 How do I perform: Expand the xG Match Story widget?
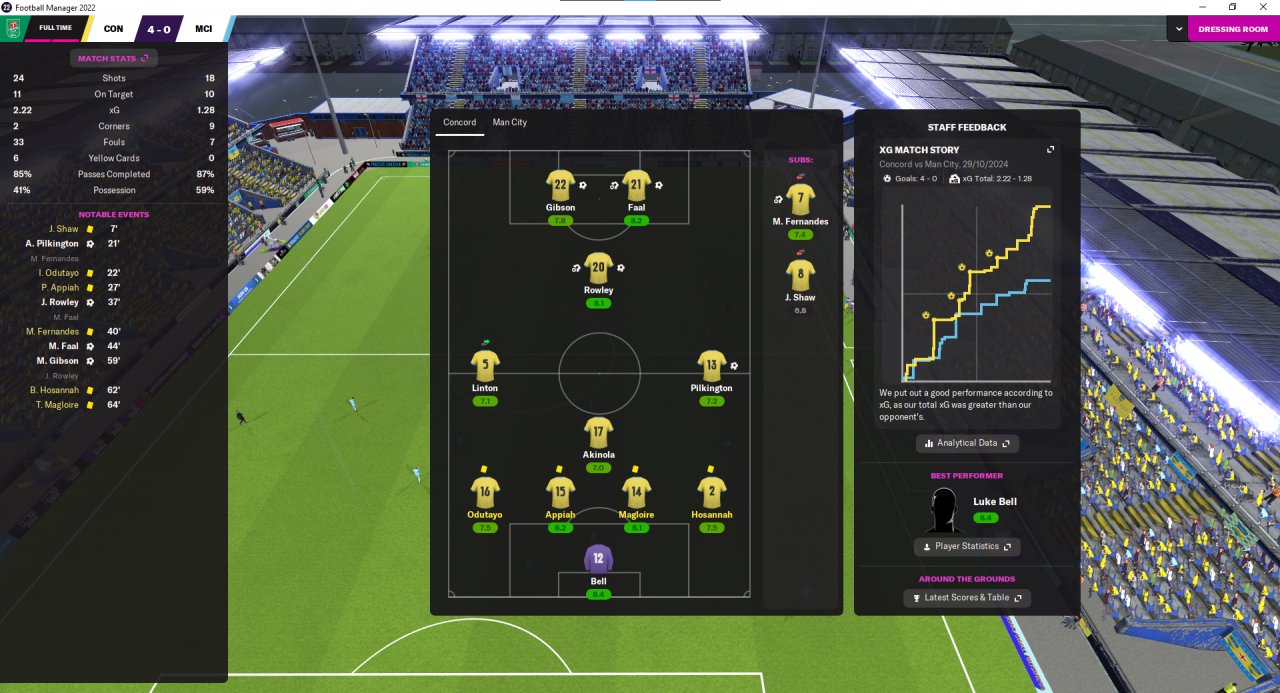[x=1050, y=150]
